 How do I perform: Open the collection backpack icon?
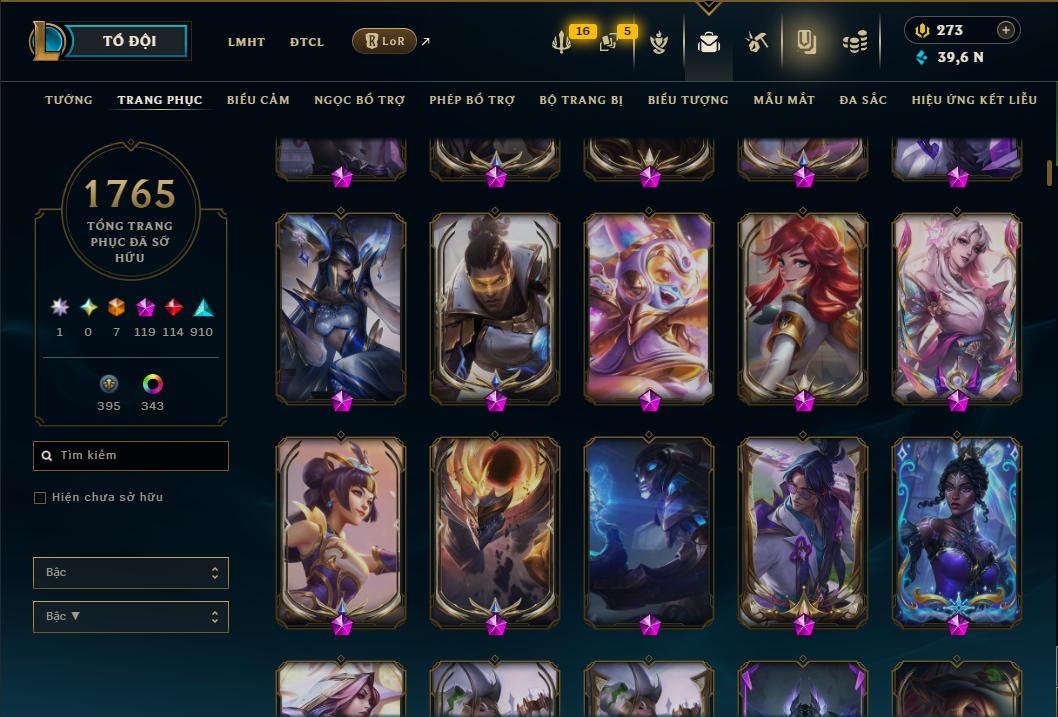(x=709, y=42)
